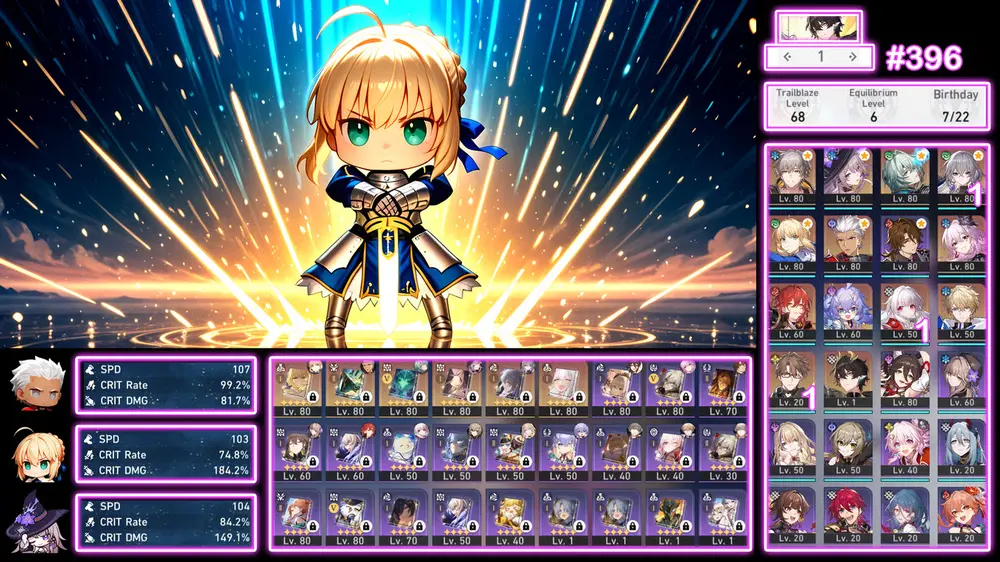
Task: Select the Lv. 70 light cone in top row
Action: coord(723,388)
